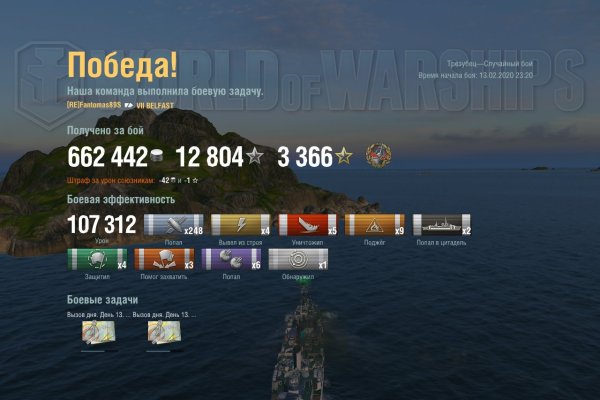
Task: Choose the red "Уничтожил" x5 ribbon
Action: coord(307,225)
